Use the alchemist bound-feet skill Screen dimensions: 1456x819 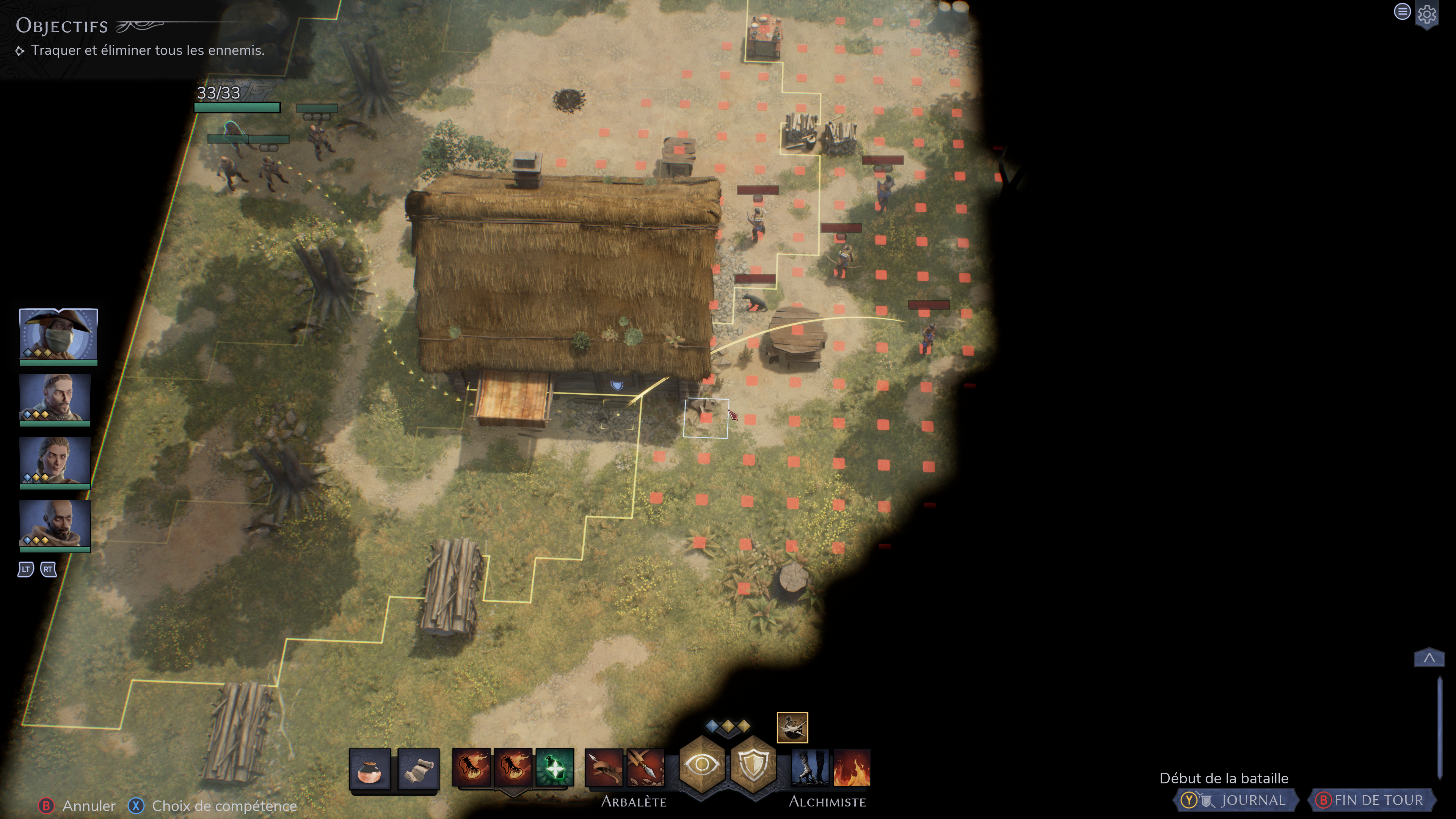pyautogui.click(x=810, y=768)
